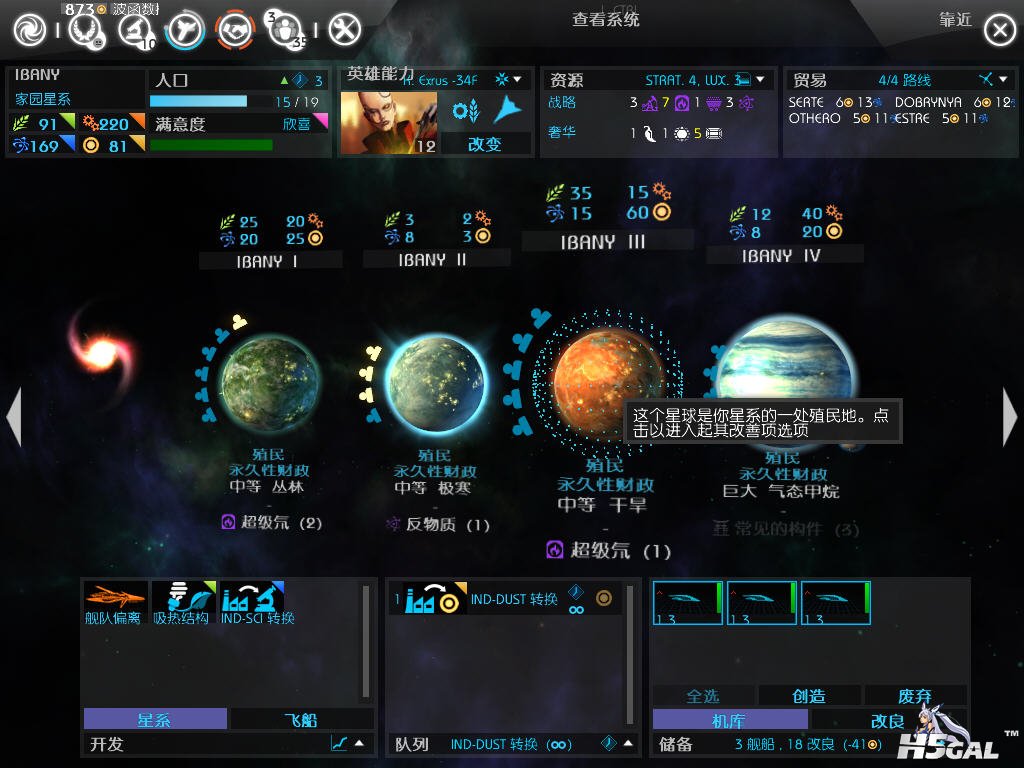This screenshot has width=1024, height=768.
Task: Go to the previous system with left arrow
Action: pos(13,417)
